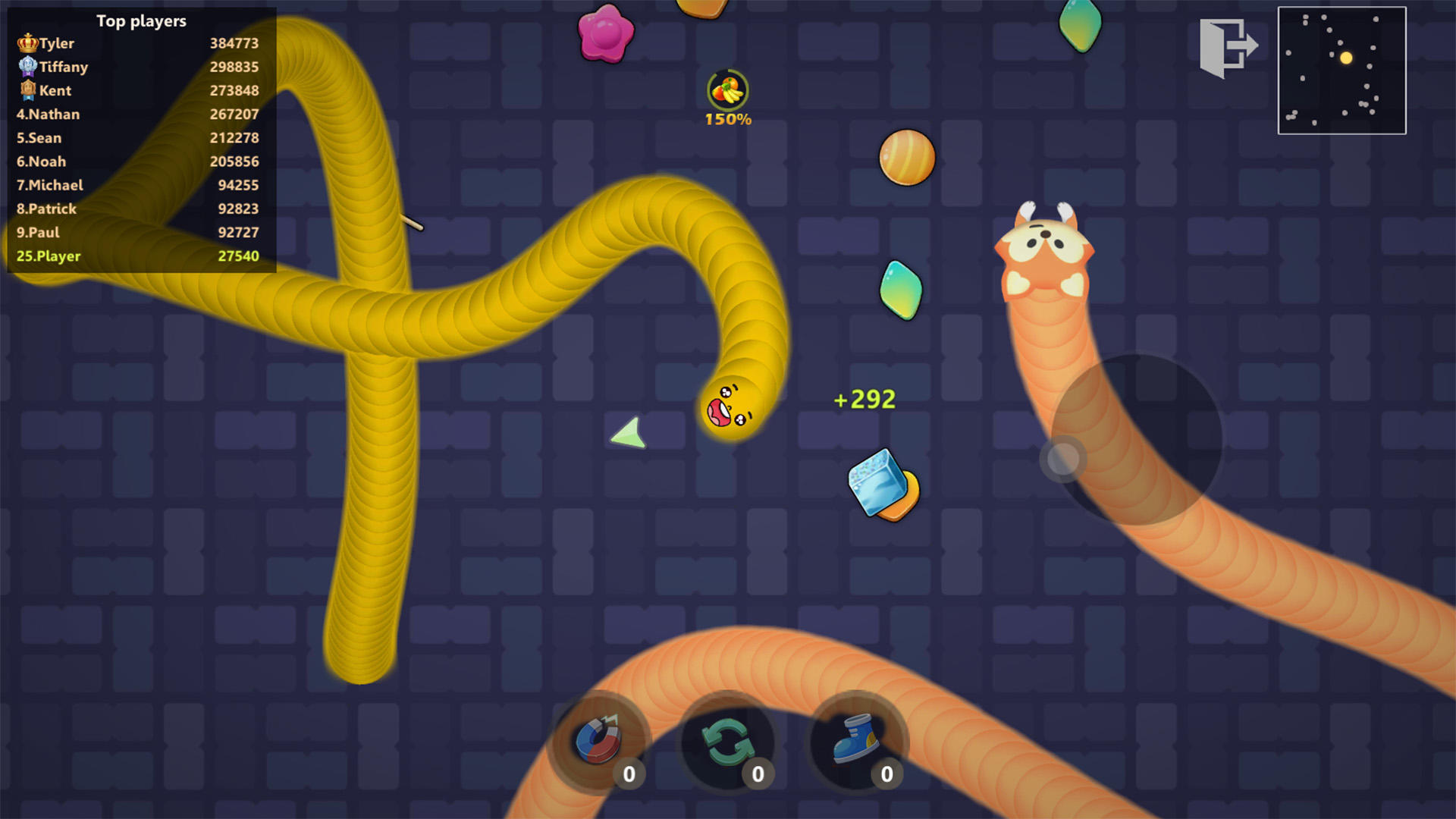The height and width of the screenshot is (819, 1456).
Task: Toggle the swap skill counter showing 0
Action: pyautogui.click(x=758, y=775)
